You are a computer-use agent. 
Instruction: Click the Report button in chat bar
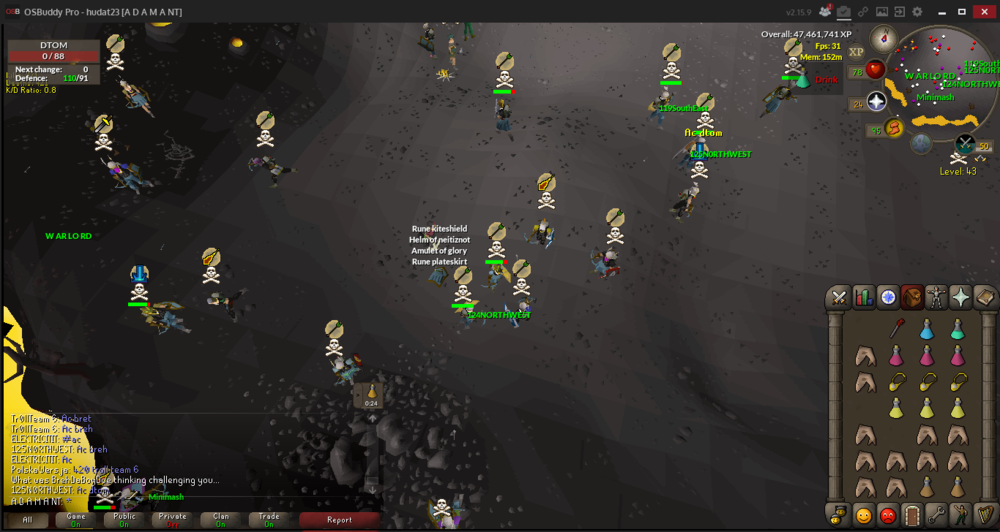pos(339,520)
